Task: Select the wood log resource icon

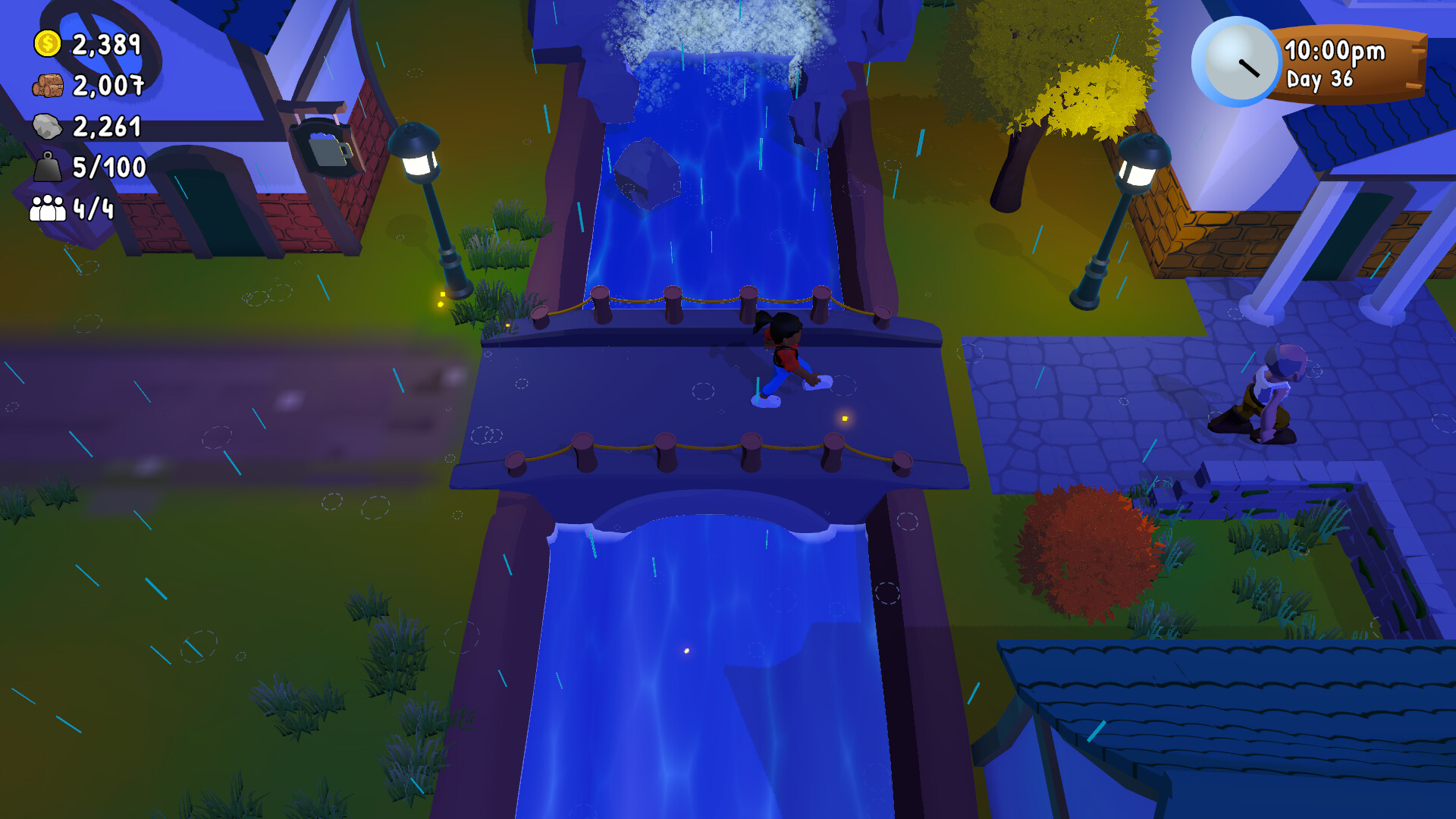Action: point(47,86)
